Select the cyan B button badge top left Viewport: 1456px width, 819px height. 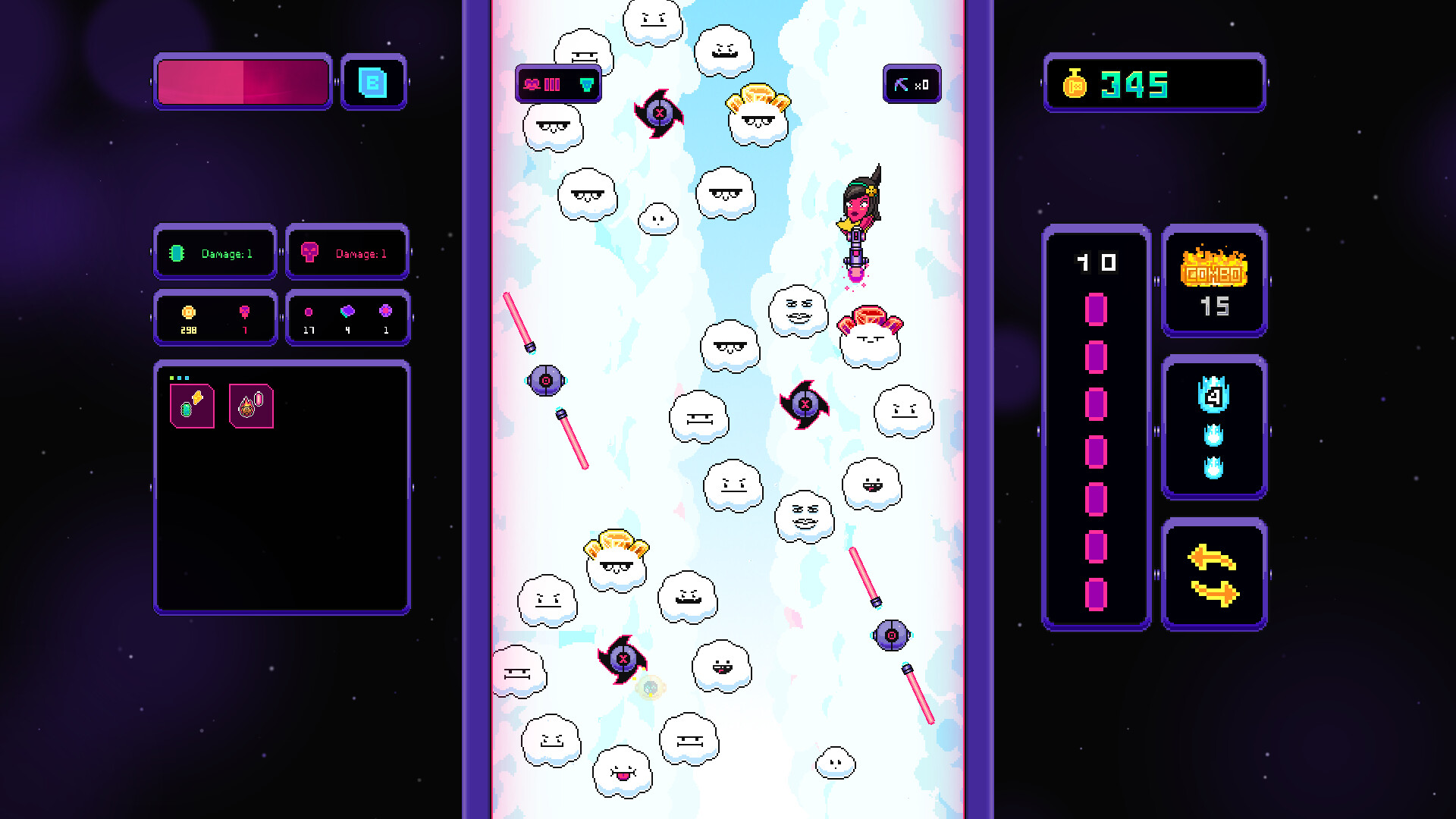[x=374, y=83]
